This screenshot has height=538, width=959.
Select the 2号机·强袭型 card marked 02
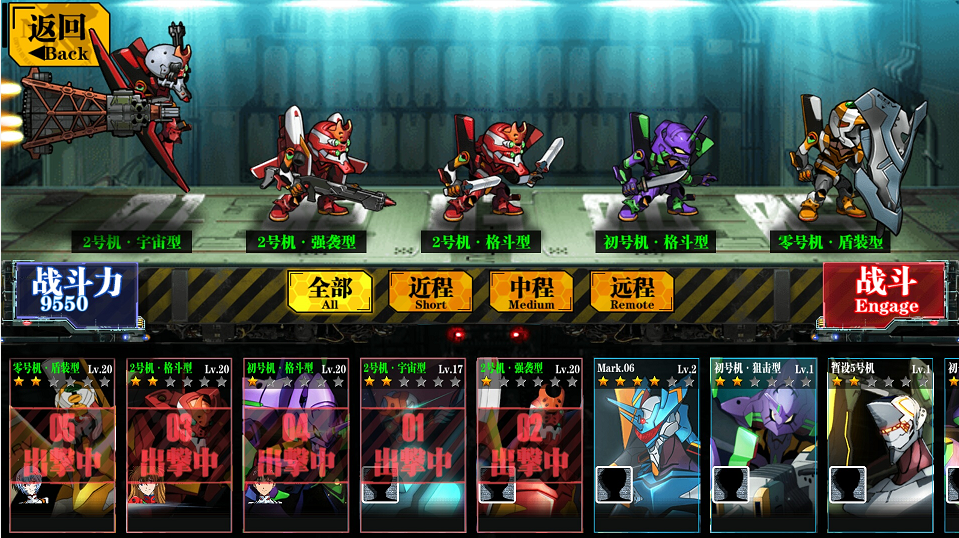528,445
